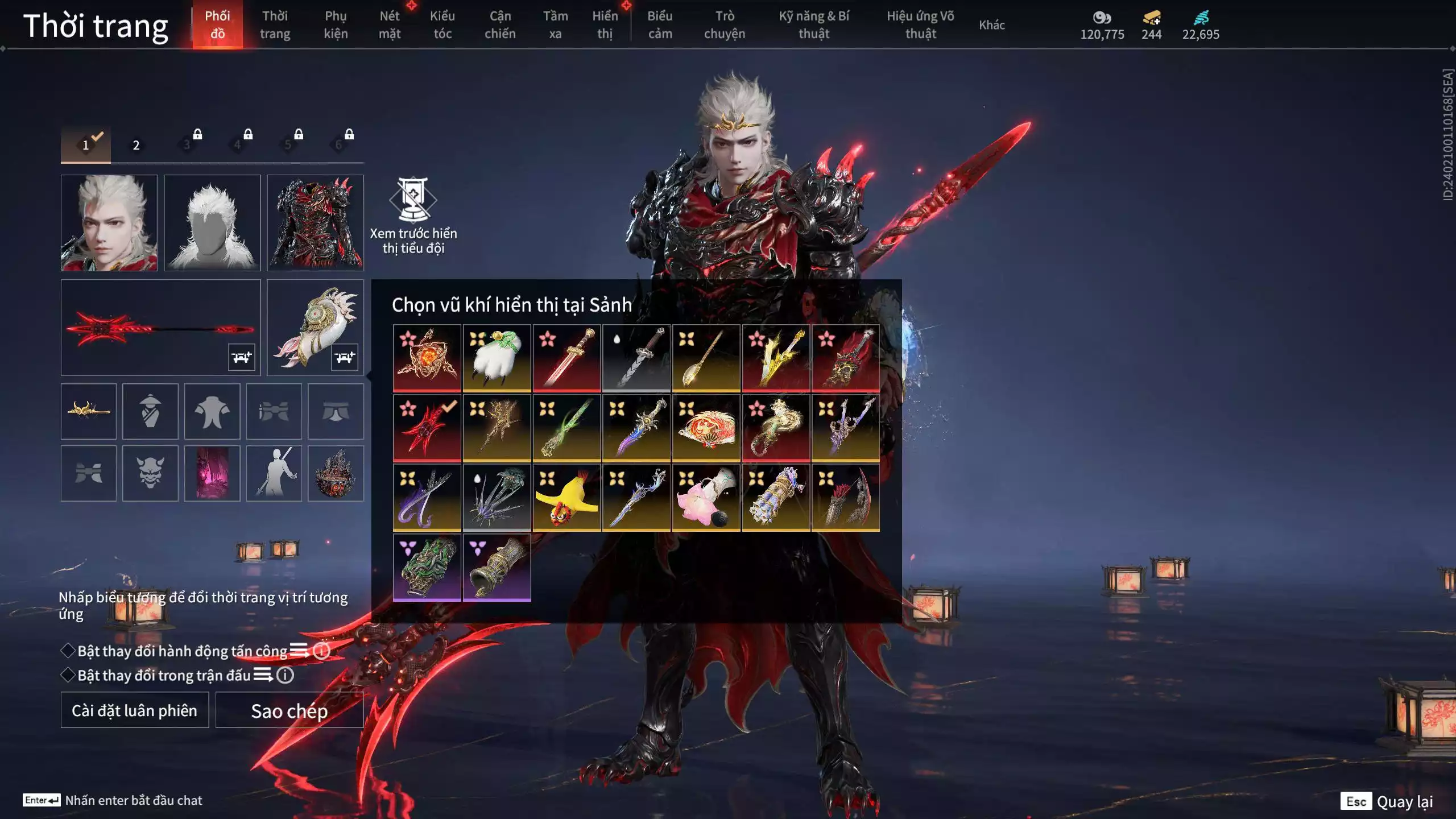Switch to the Phụ kiện tab
Viewport: 1456px width, 819px height.
click(336, 25)
